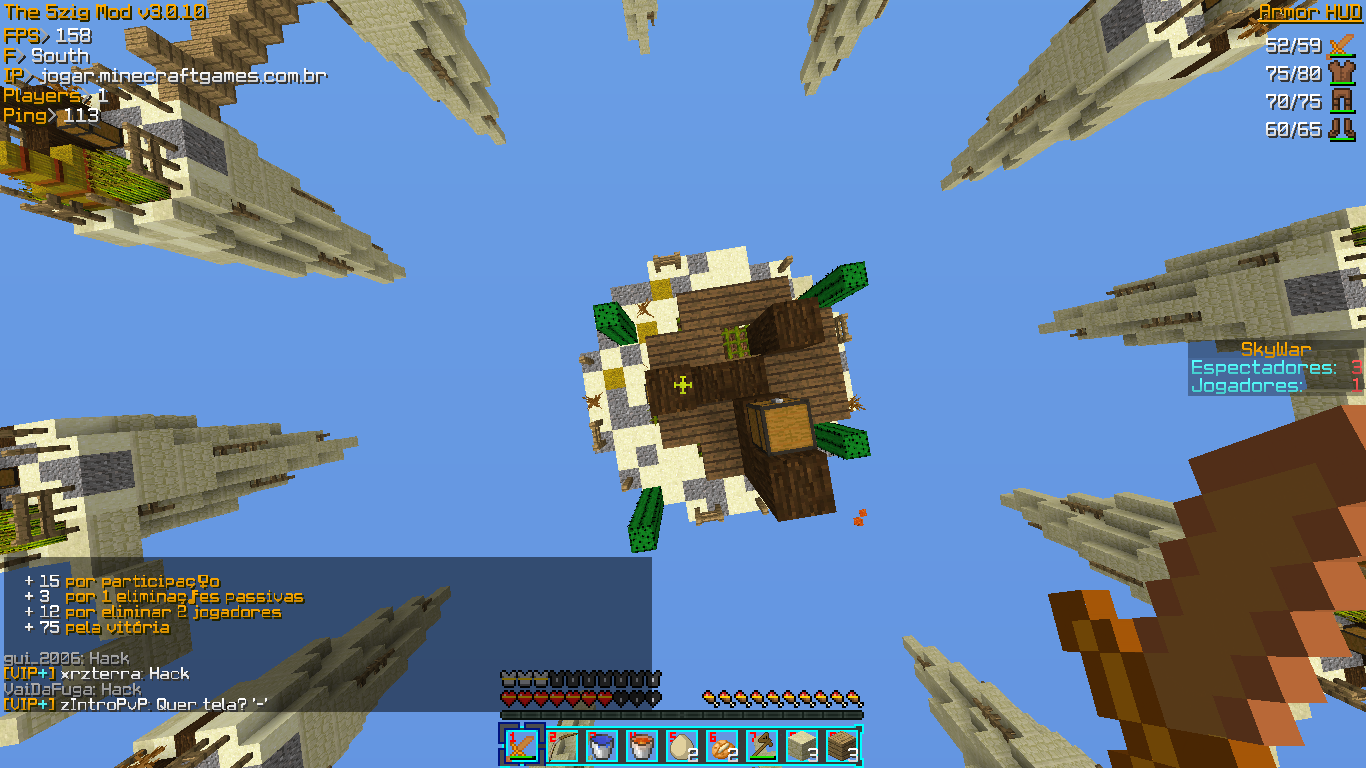Click the sword durability icon in Armor HUD
The width and height of the screenshot is (1366, 768).
[1341, 45]
